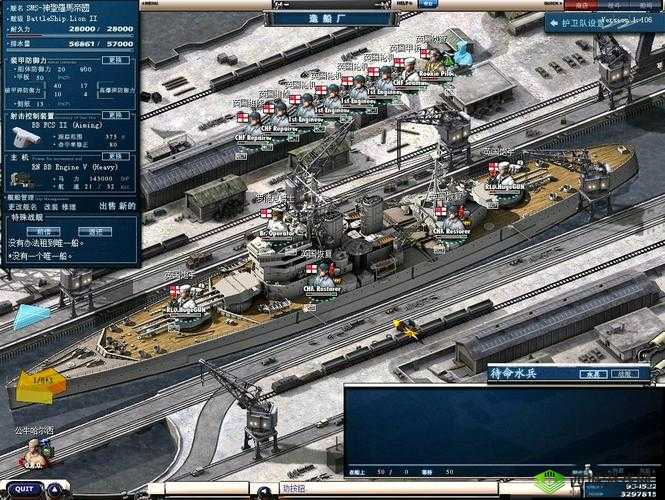This screenshot has width=665, height=500.
Task: Click the QUIT button
Action: [x=25, y=489]
